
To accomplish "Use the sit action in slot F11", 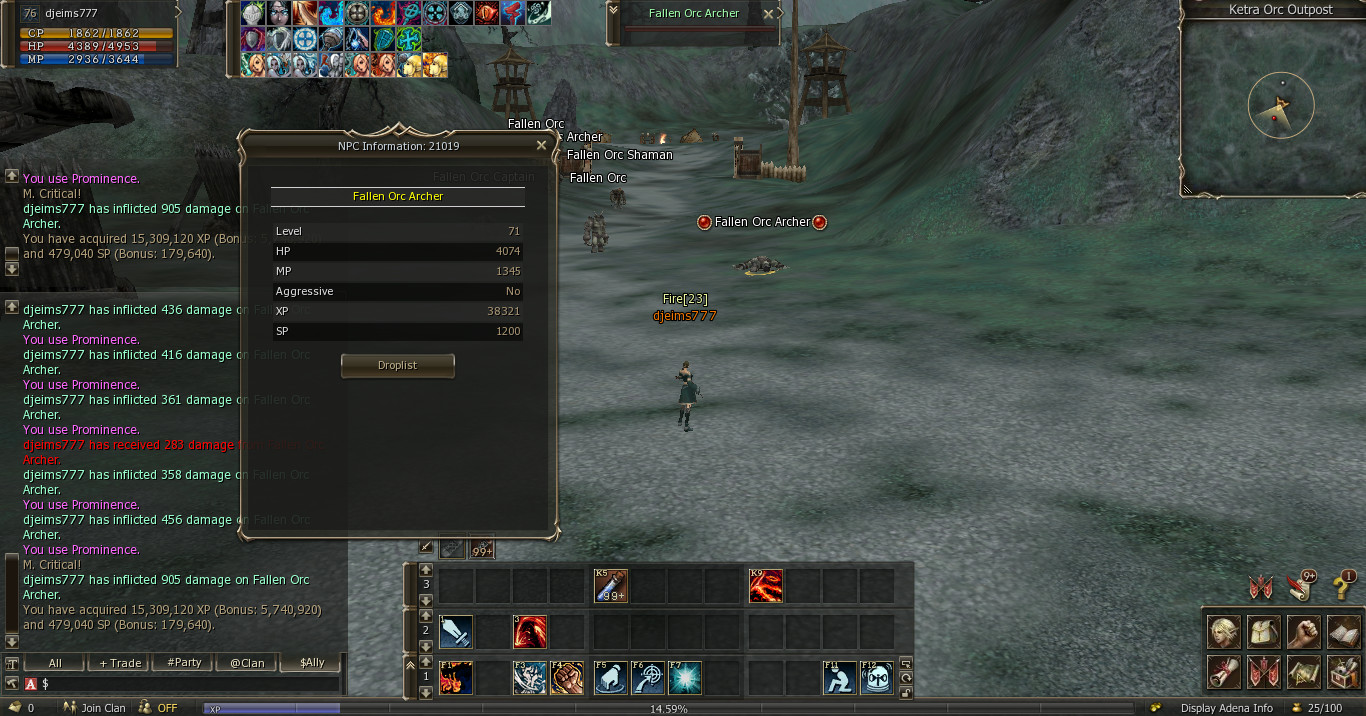I will click(840, 677).
